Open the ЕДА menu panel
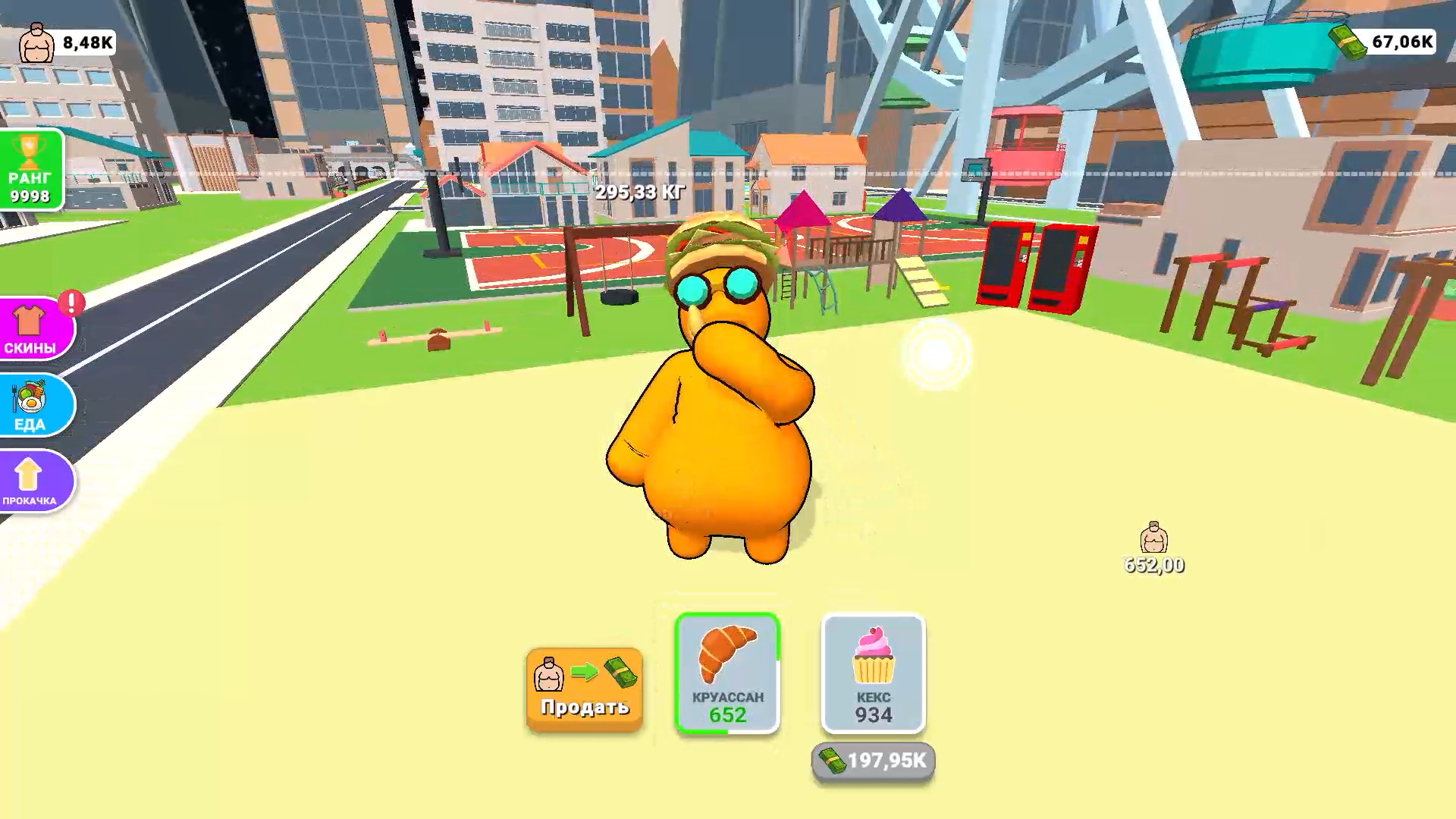This screenshot has height=819, width=1456. [30, 406]
